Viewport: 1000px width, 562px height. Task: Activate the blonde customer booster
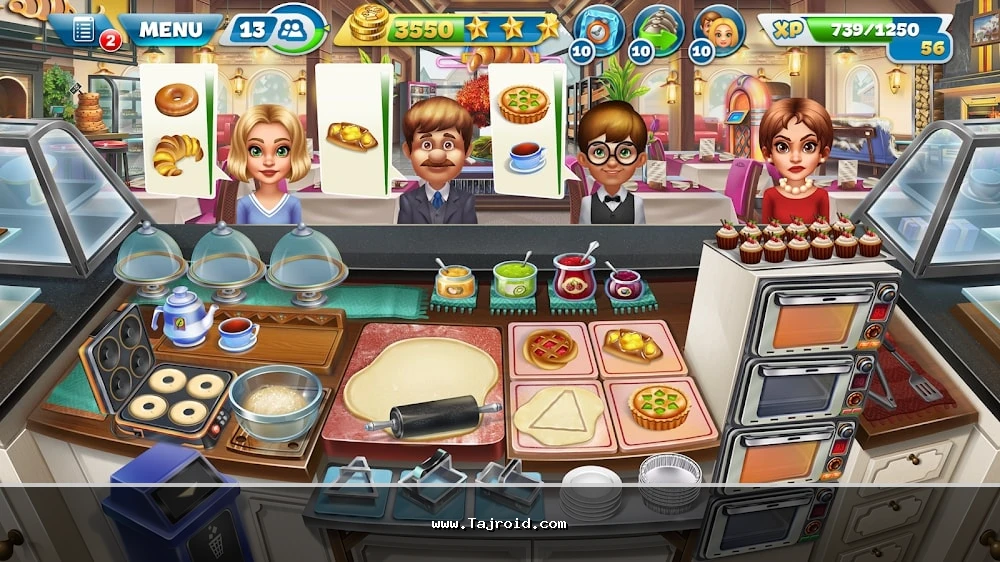pyautogui.click(x=718, y=30)
